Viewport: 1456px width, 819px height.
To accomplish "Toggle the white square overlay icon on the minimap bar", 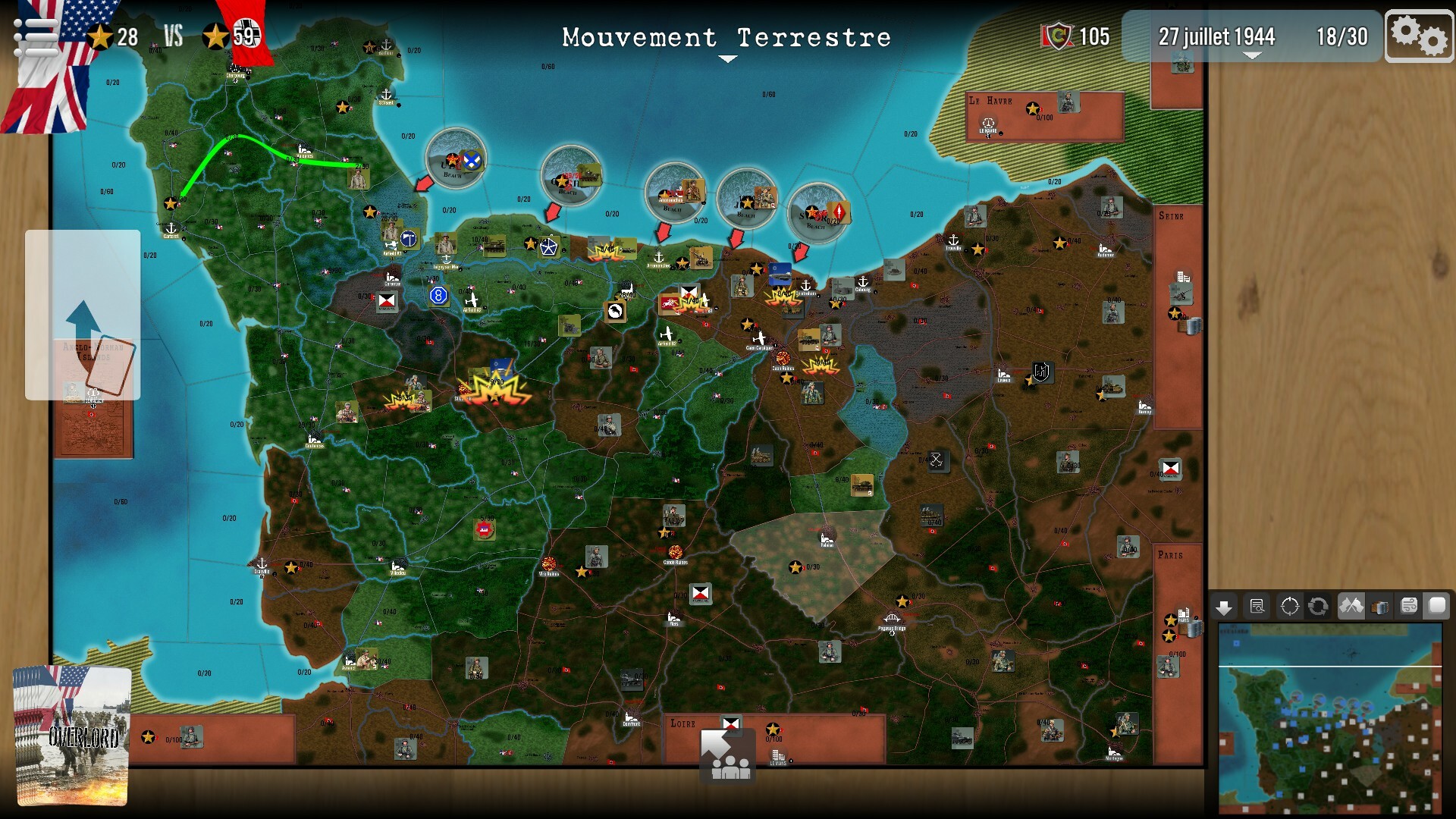I will (x=1438, y=606).
